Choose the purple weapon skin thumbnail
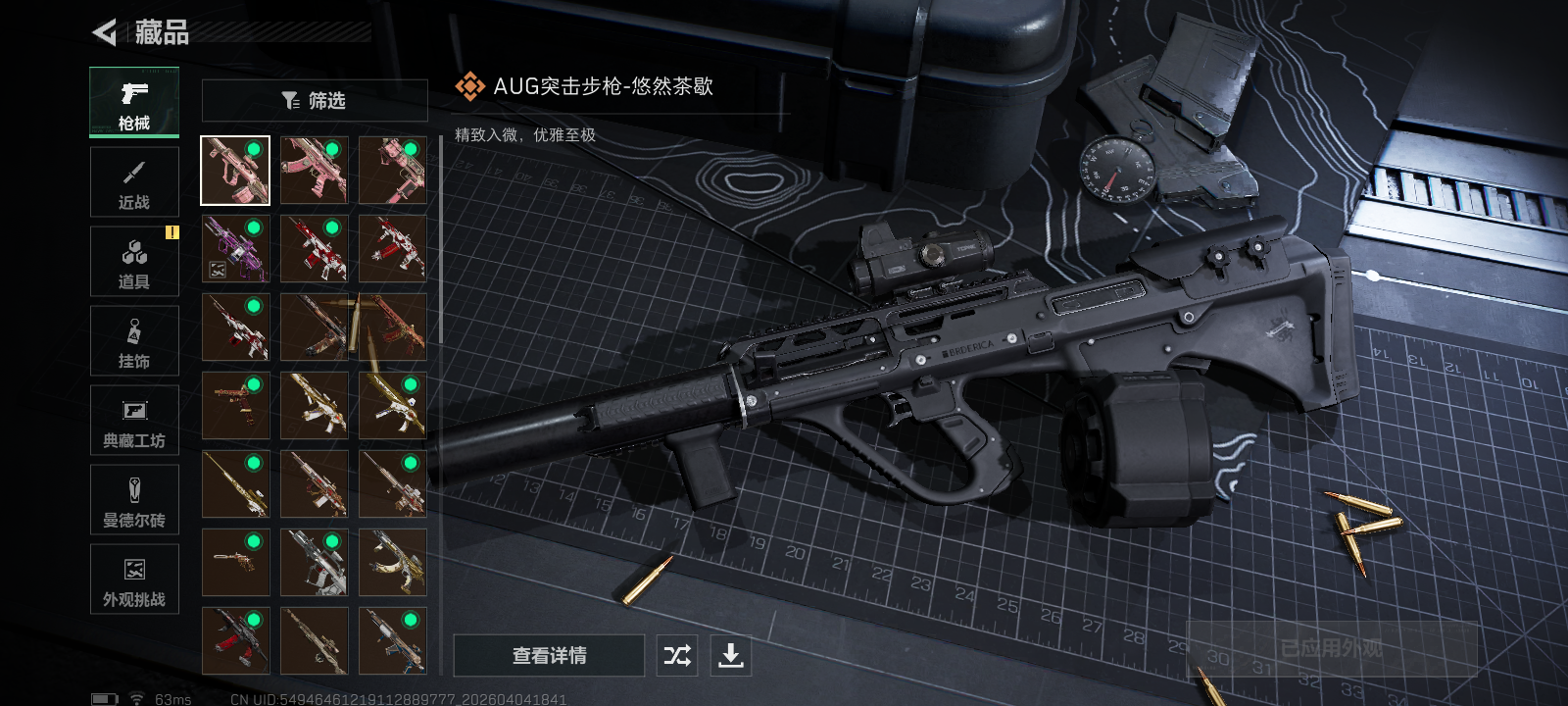The width and height of the screenshot is (1568, 706). pyautogui.click(x=235, y=249)
